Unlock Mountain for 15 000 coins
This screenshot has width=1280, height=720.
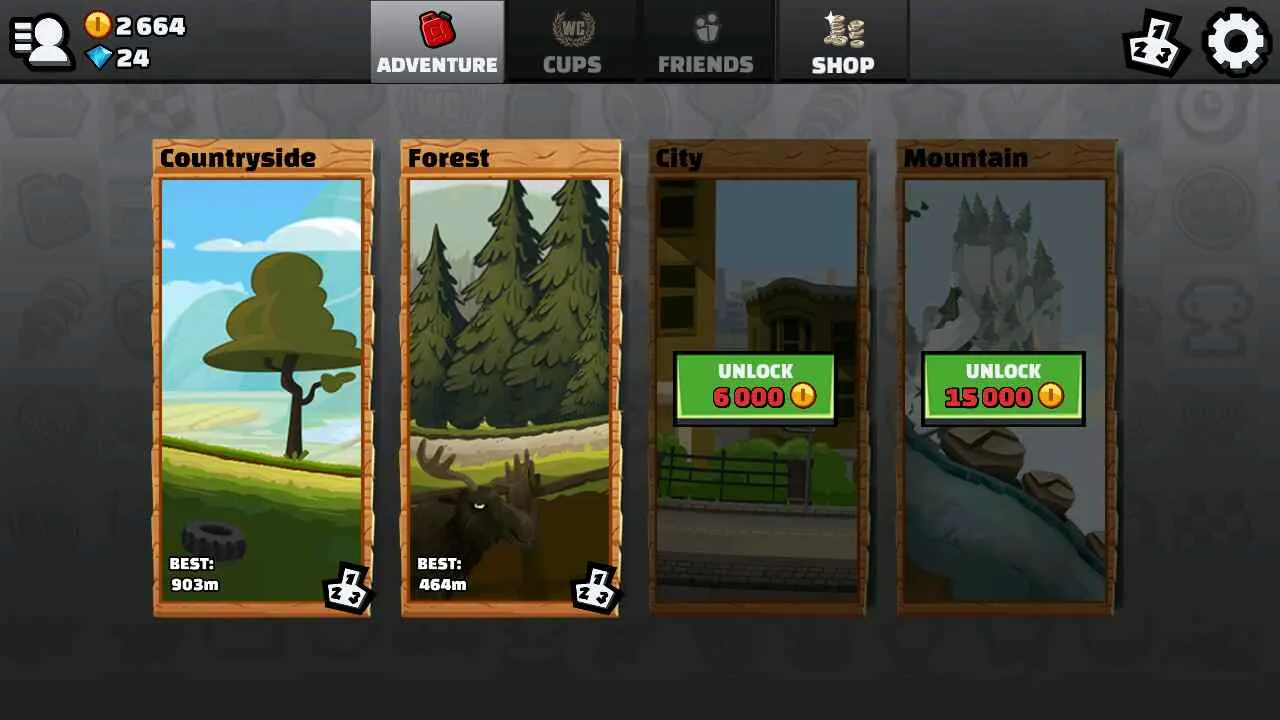click(x=1003, y=387)
